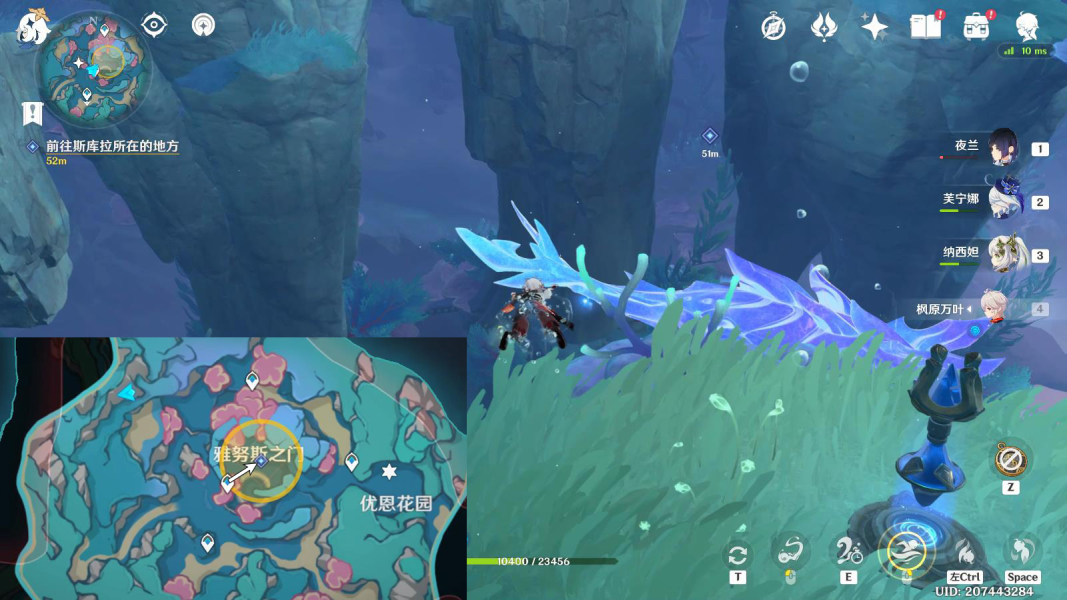
Task: Click the round arch icon beside the eye
Action: [204, 25]
